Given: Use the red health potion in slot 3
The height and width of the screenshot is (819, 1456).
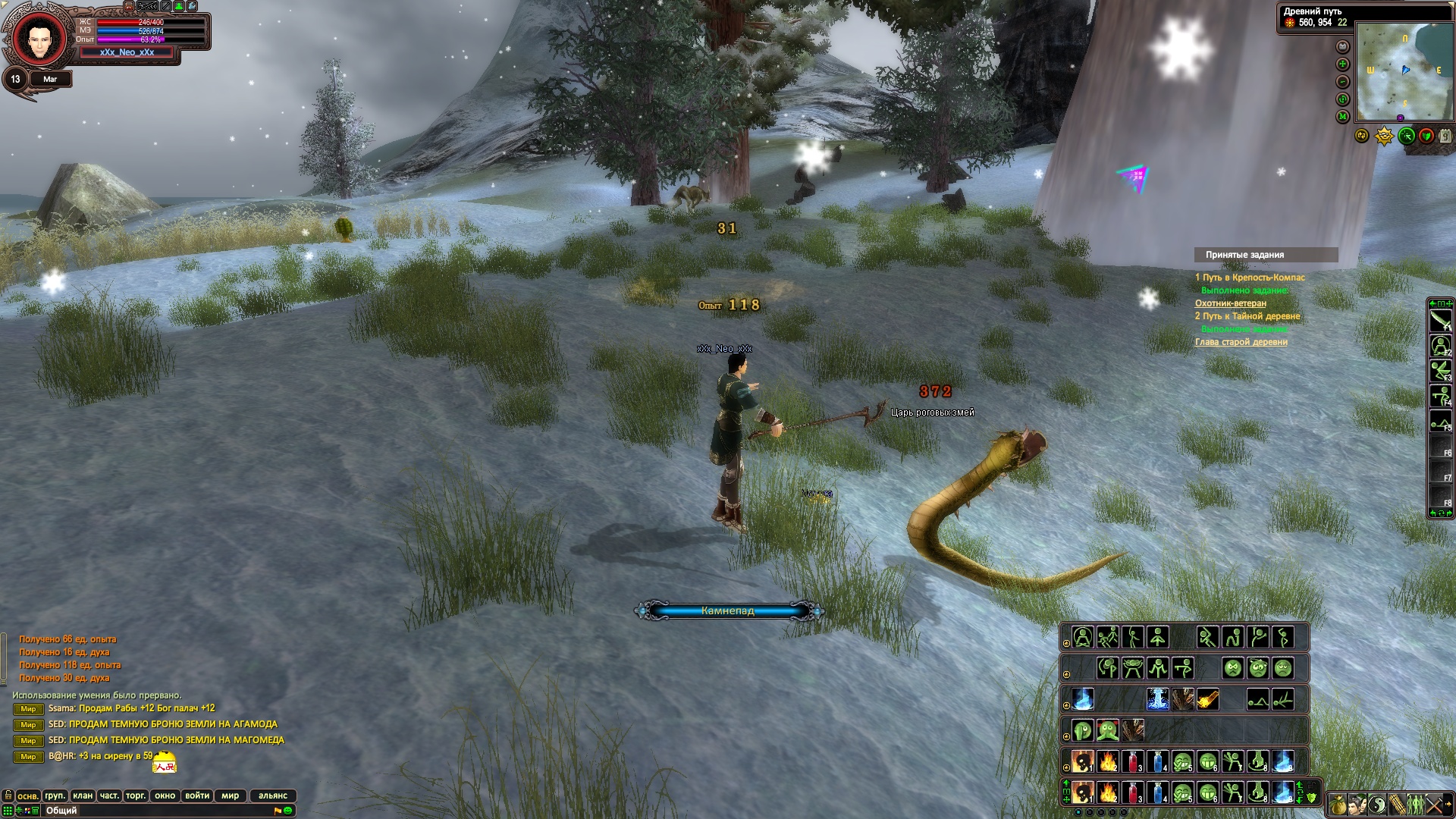Looking at the screenshot, I should click(x=1133, y=793).
